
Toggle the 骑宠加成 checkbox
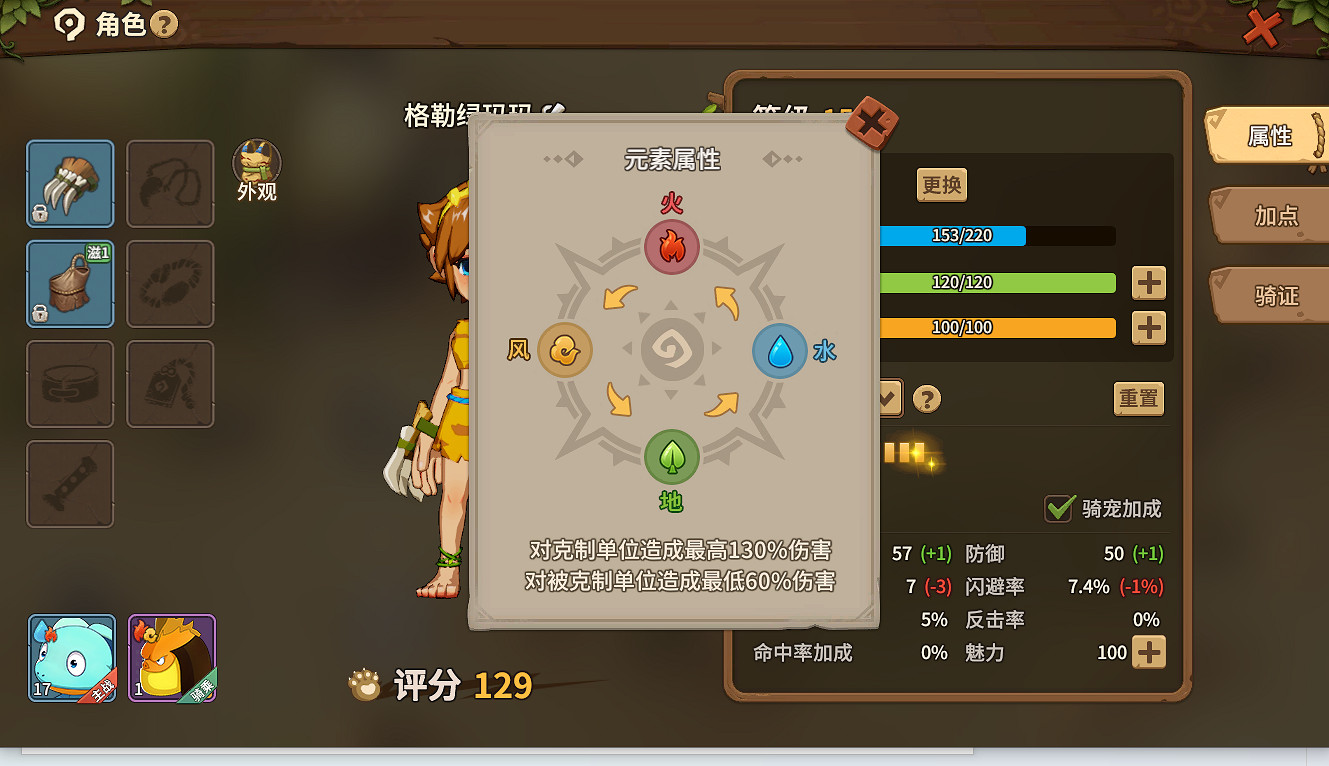point(1061,508)
